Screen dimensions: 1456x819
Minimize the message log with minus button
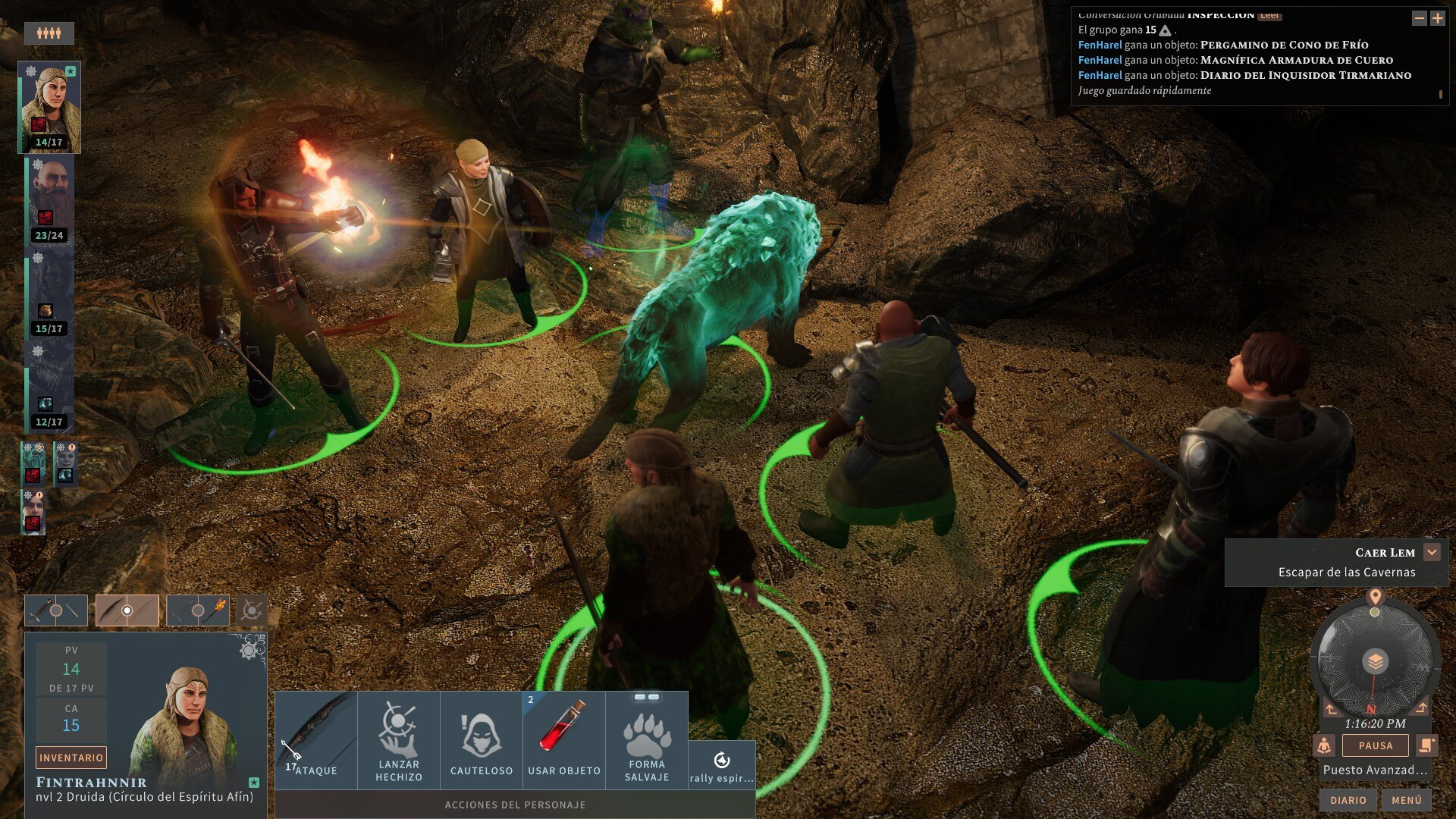(1419, 18)
